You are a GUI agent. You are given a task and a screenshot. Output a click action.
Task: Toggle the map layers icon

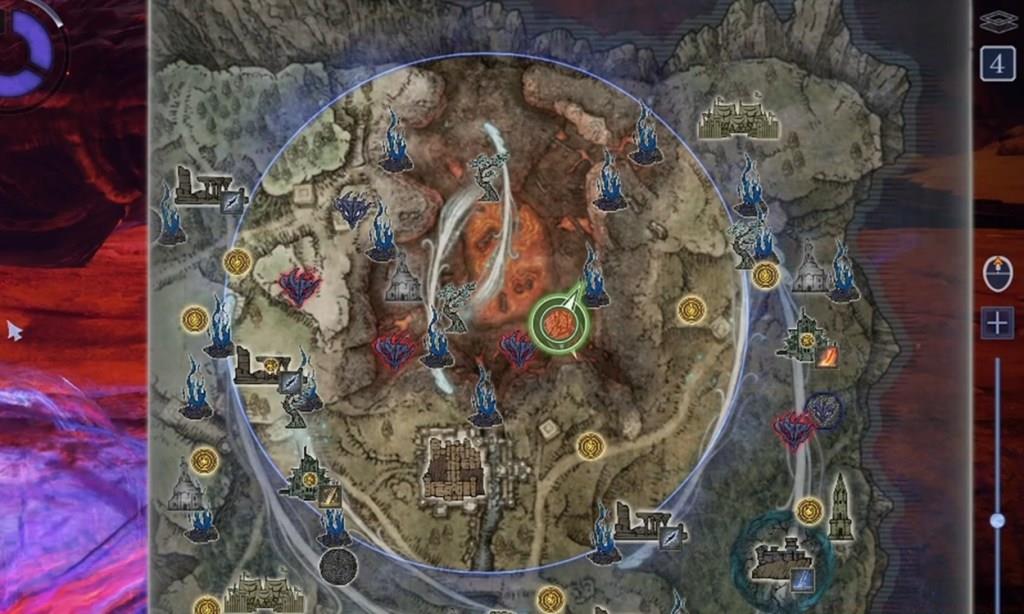click(997, 21)
